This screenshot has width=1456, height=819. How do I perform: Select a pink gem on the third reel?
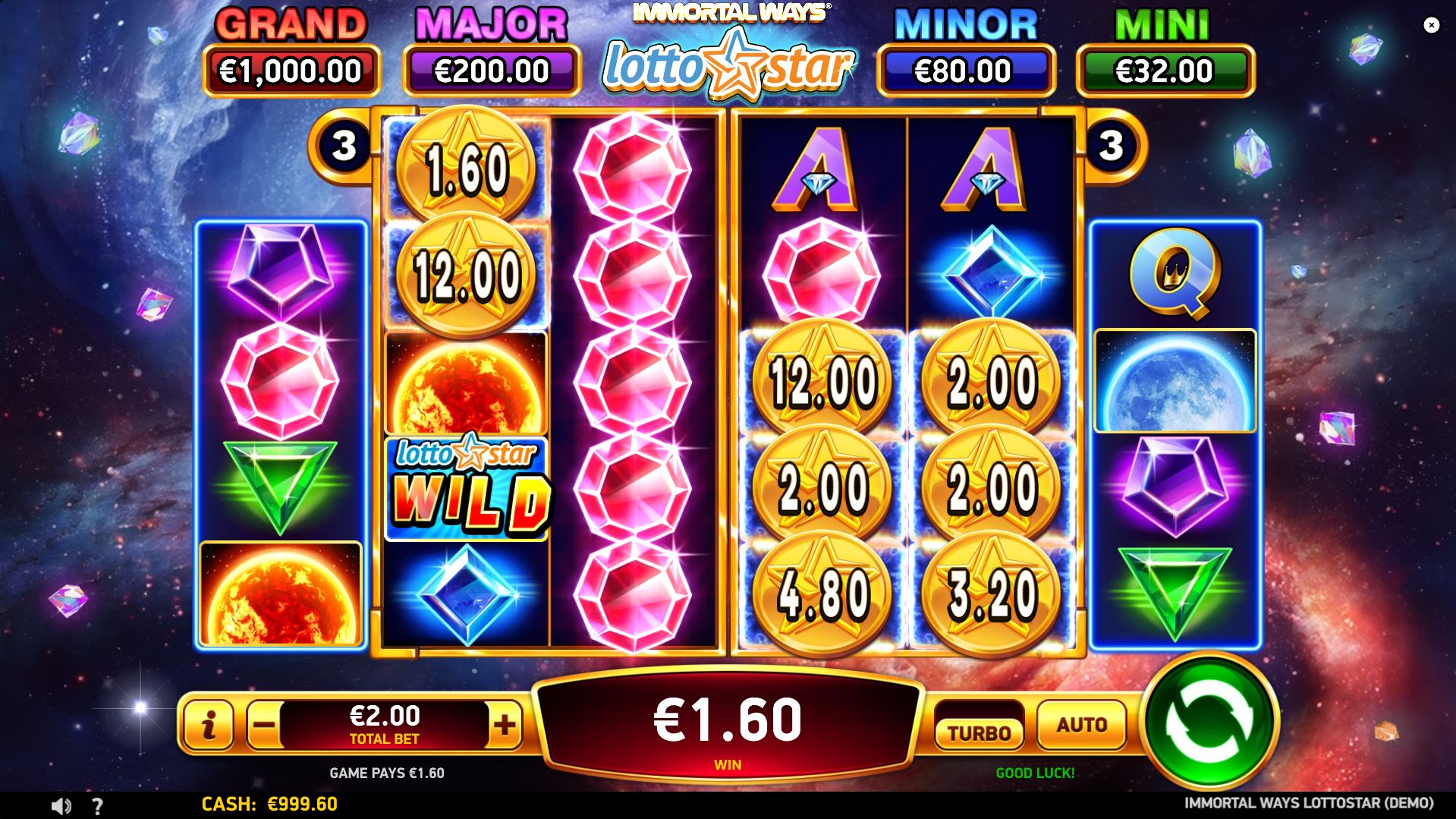634,380
